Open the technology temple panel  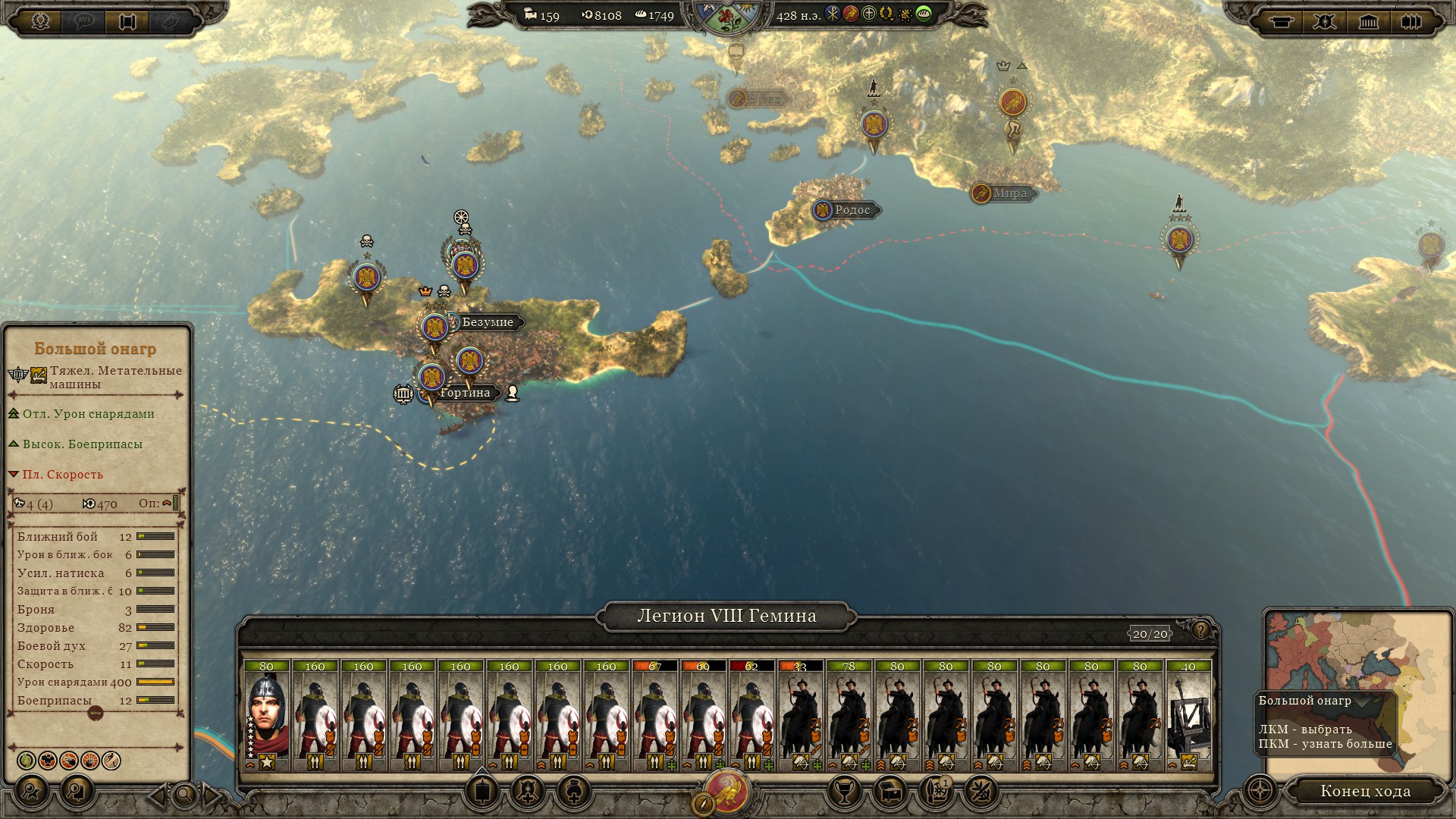tap(1368, 21)
